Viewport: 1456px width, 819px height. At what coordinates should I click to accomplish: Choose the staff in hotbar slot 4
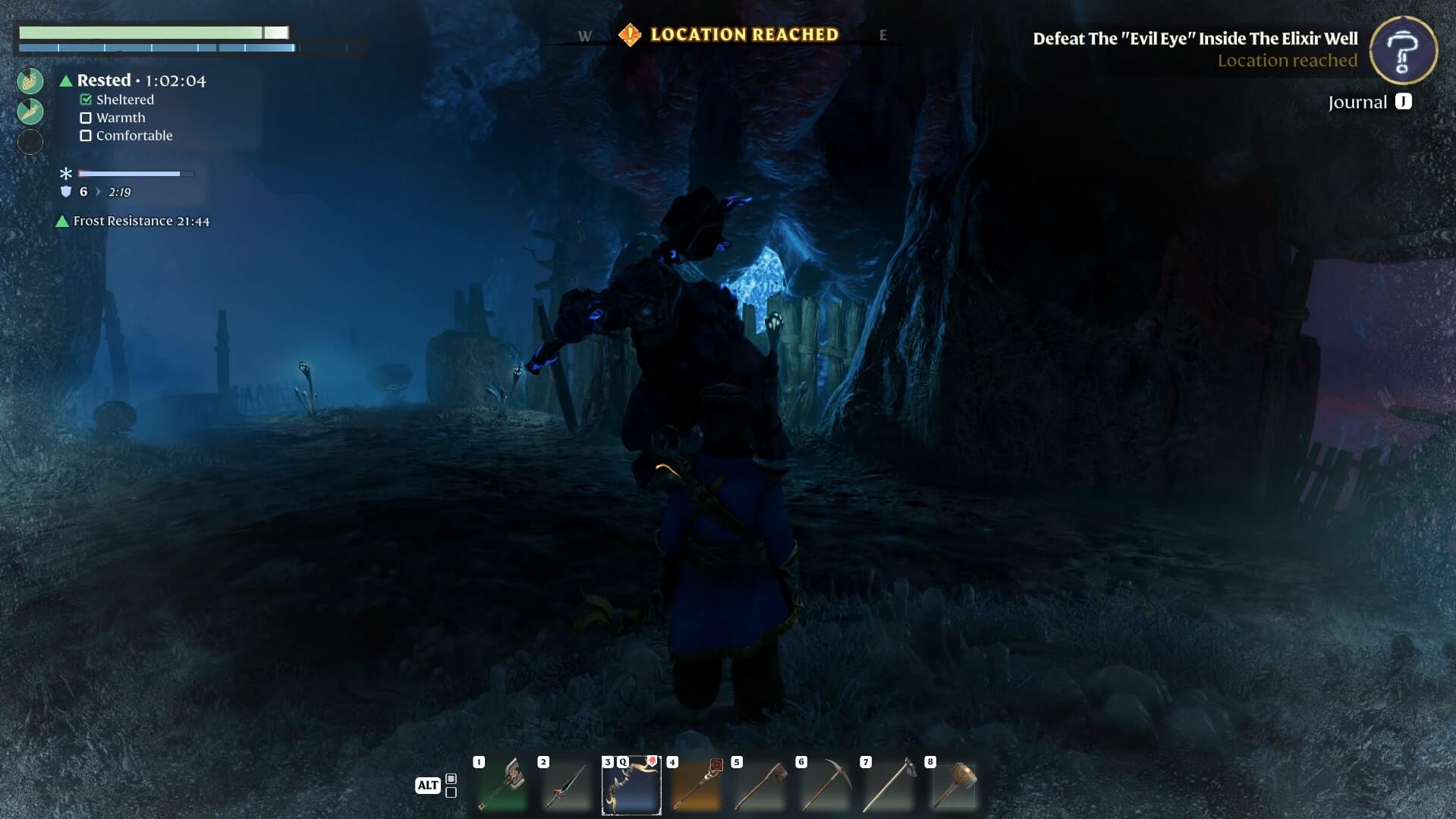696,785
